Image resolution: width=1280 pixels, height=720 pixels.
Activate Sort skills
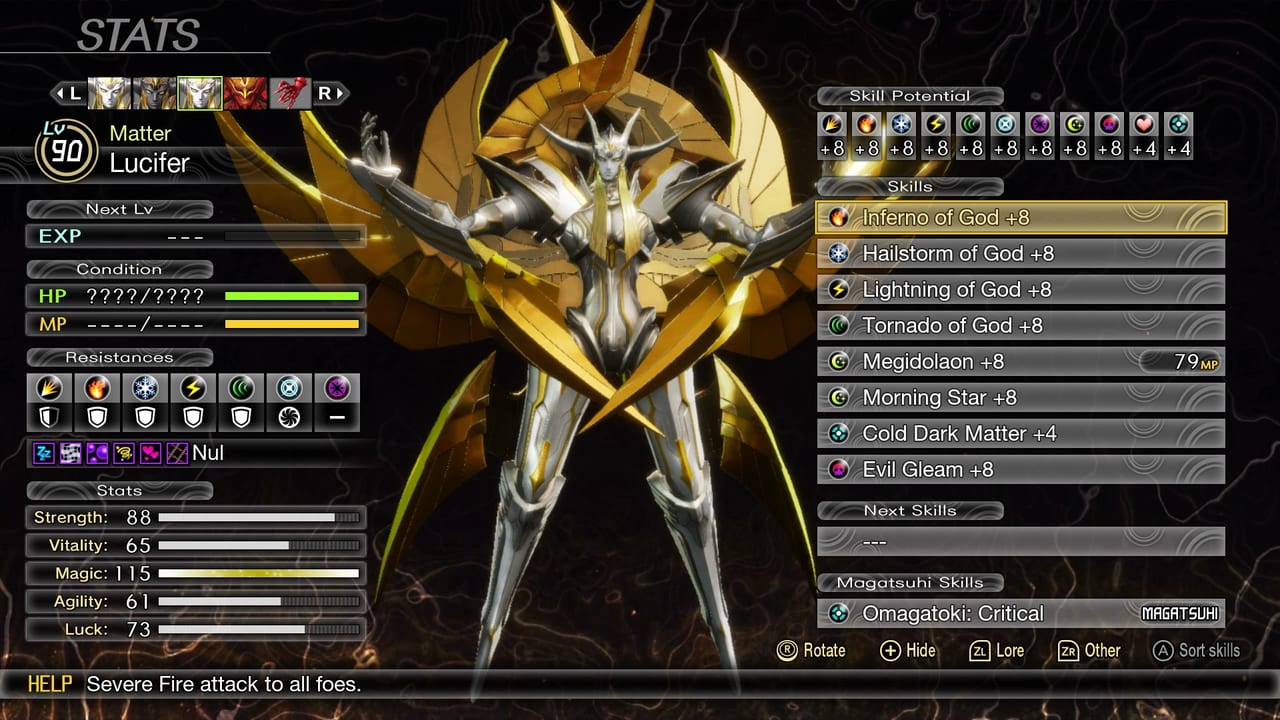1197,650
